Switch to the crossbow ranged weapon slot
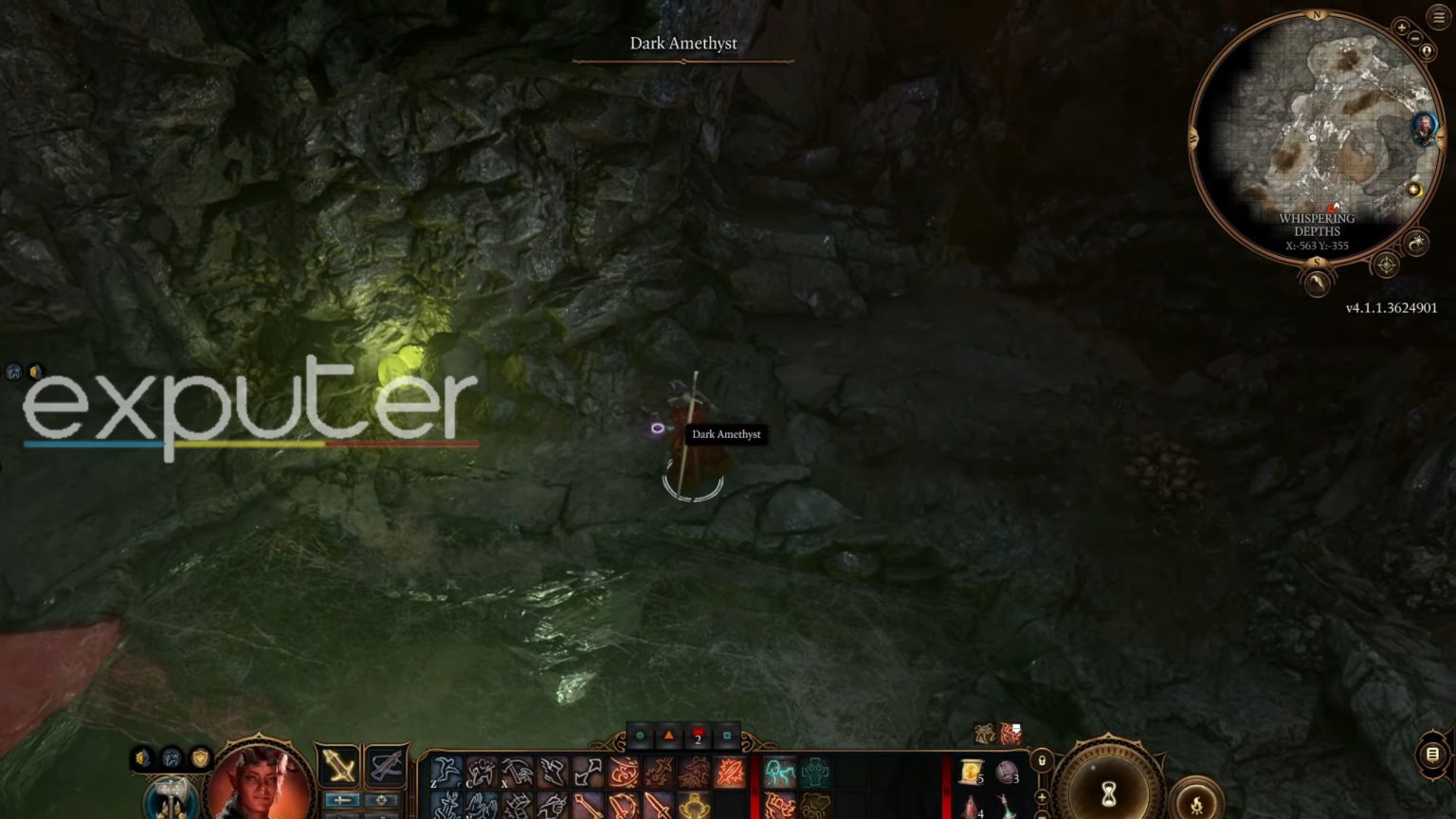This screenshot has width=1456, height=819. point(386,766)
